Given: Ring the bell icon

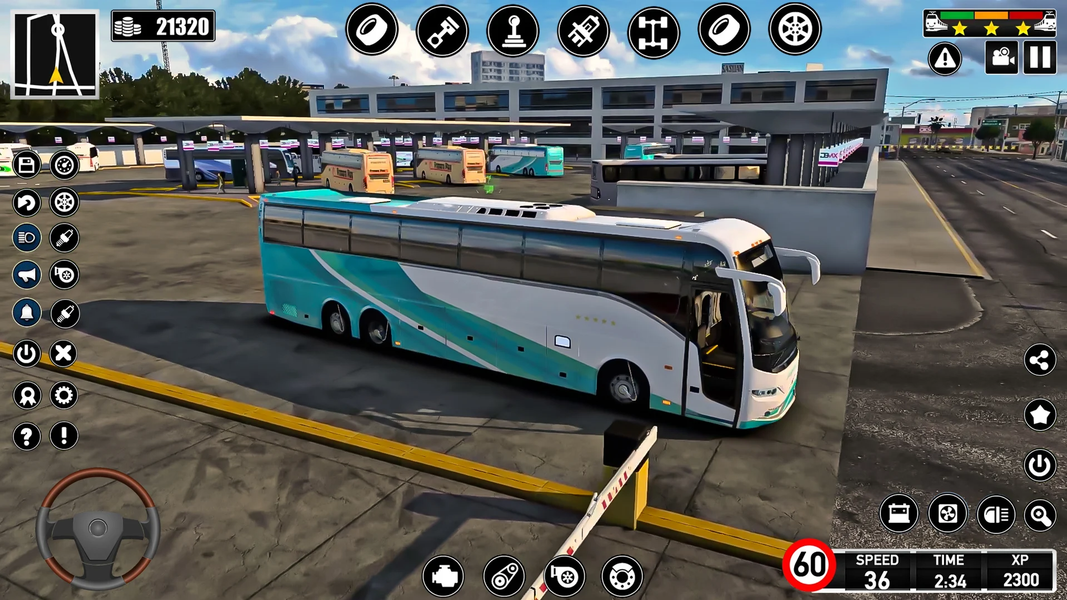Looking at the screenshot, I should click(x=27, y=312).
